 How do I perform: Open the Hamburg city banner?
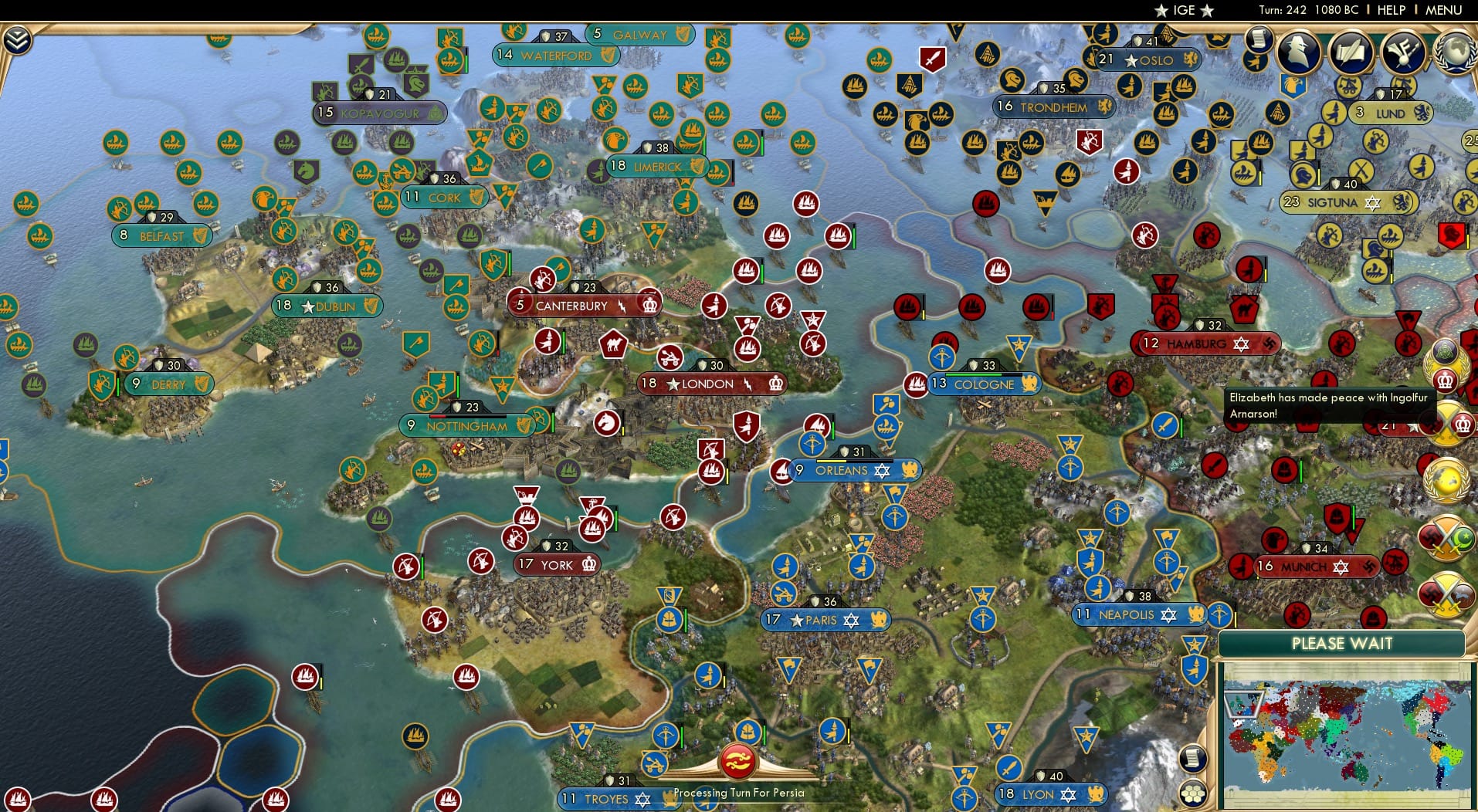(1202, 343)
